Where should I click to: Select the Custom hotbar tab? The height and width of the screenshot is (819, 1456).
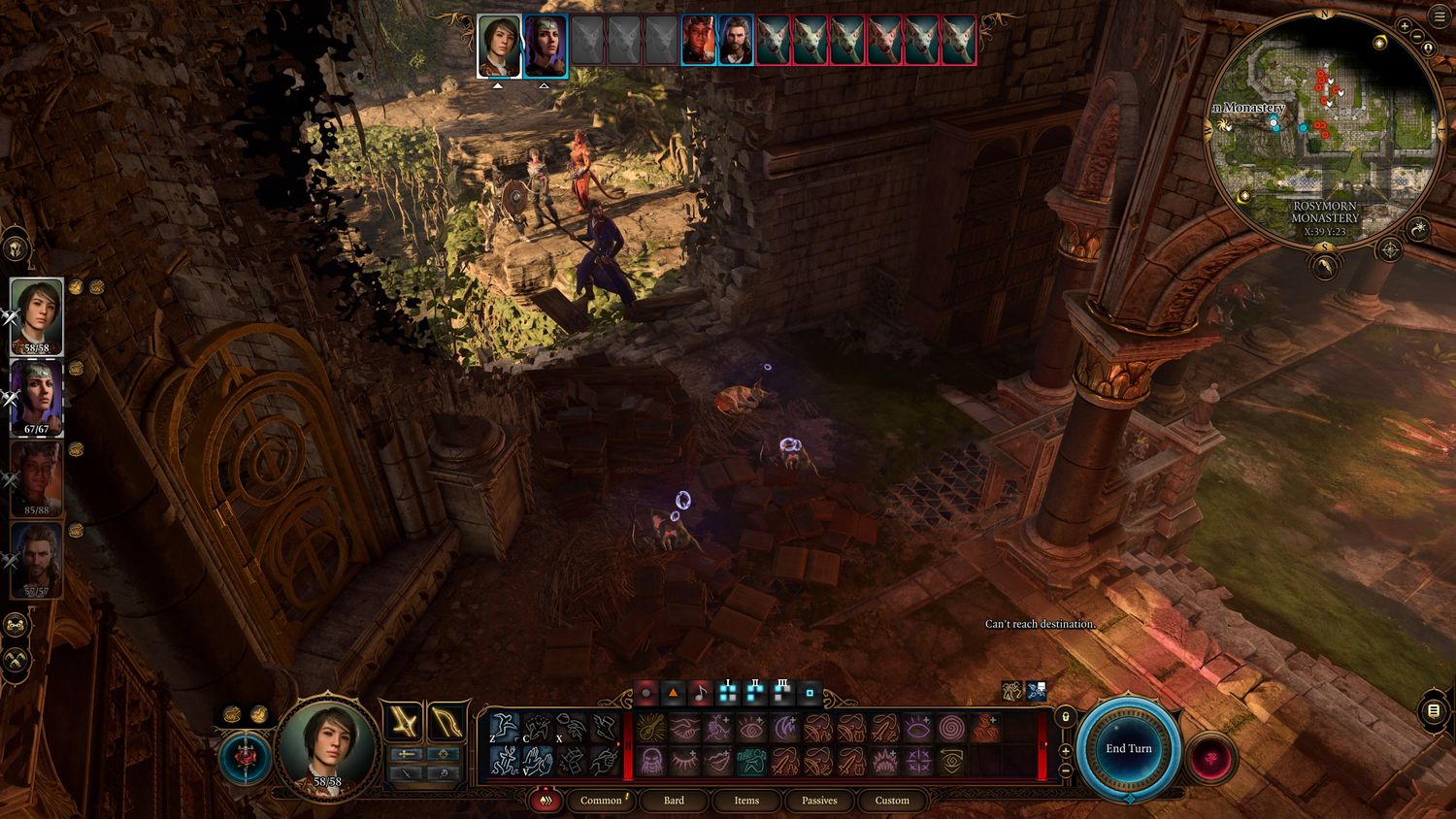(x=892, y=801)
